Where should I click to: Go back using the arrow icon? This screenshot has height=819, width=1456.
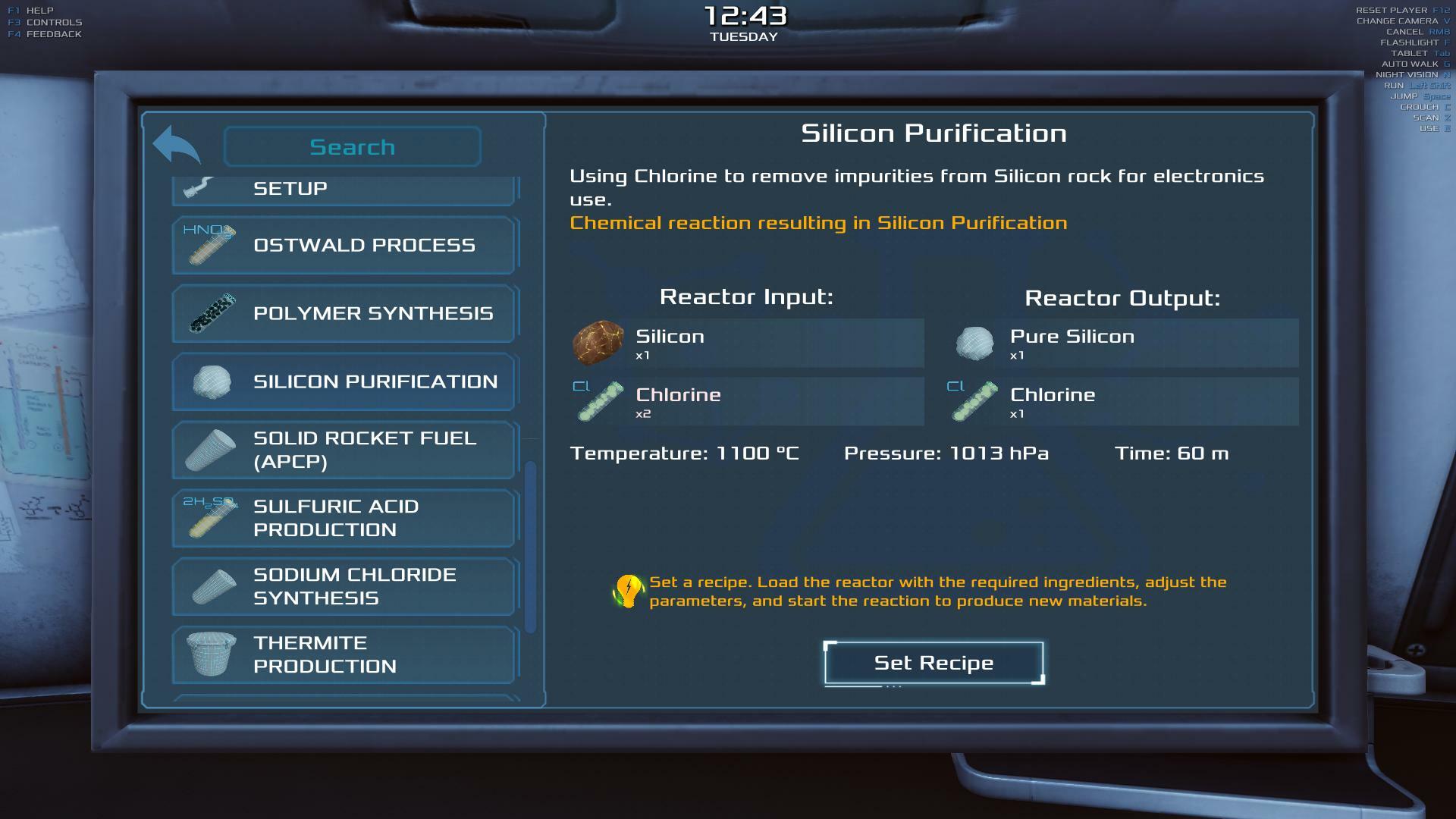[177, 145]
